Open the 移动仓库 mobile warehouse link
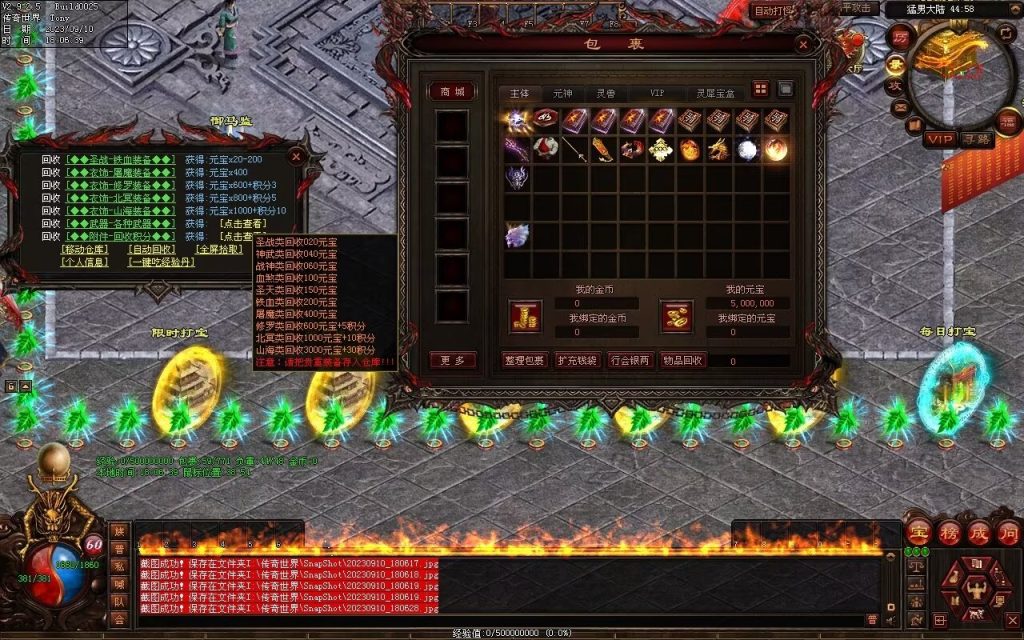Viewport: 1024px width, 640px height. [x=85, y=249]
